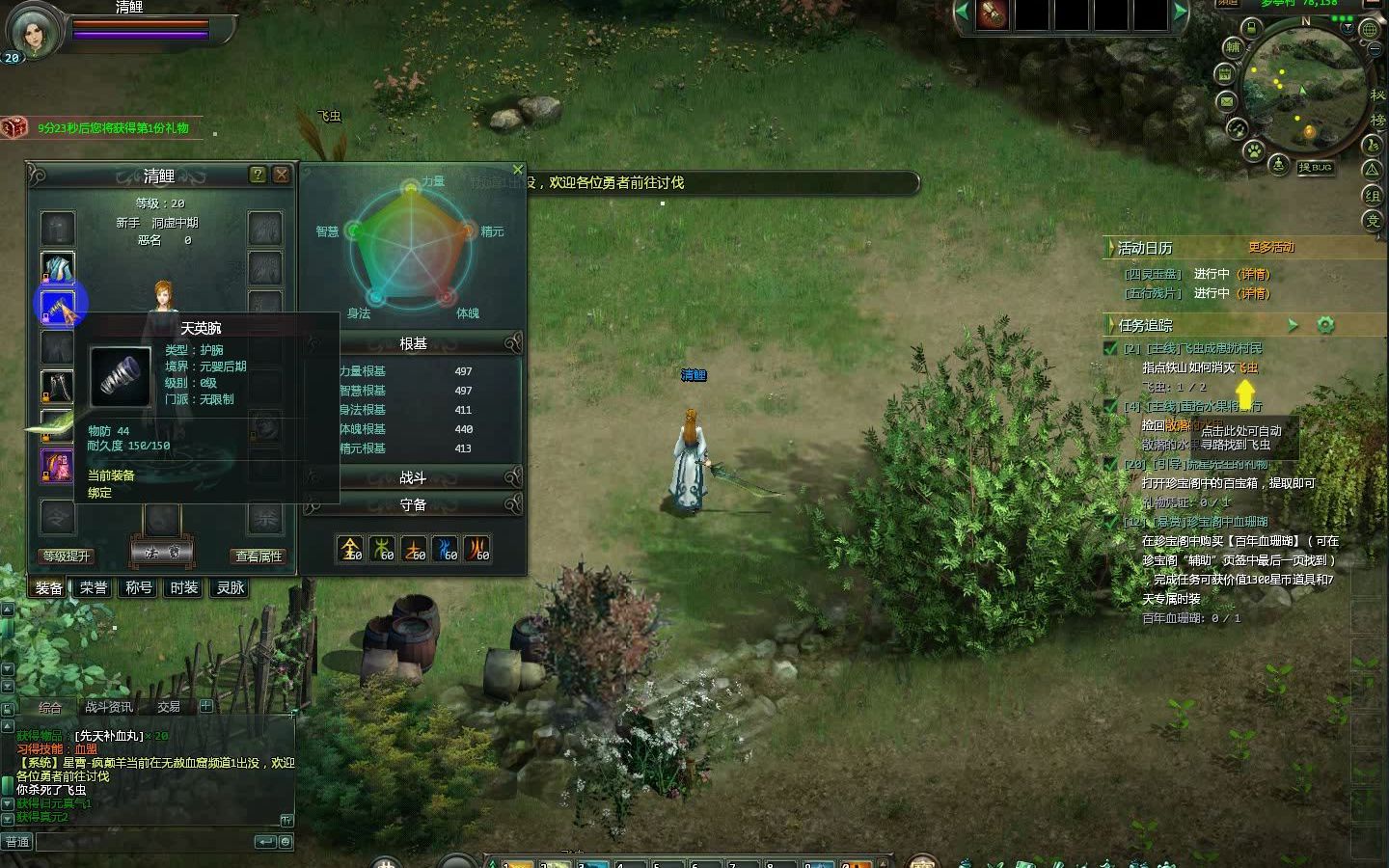
Task: Switch to the 荣誉 honor tab
Action: pos(94,587)
